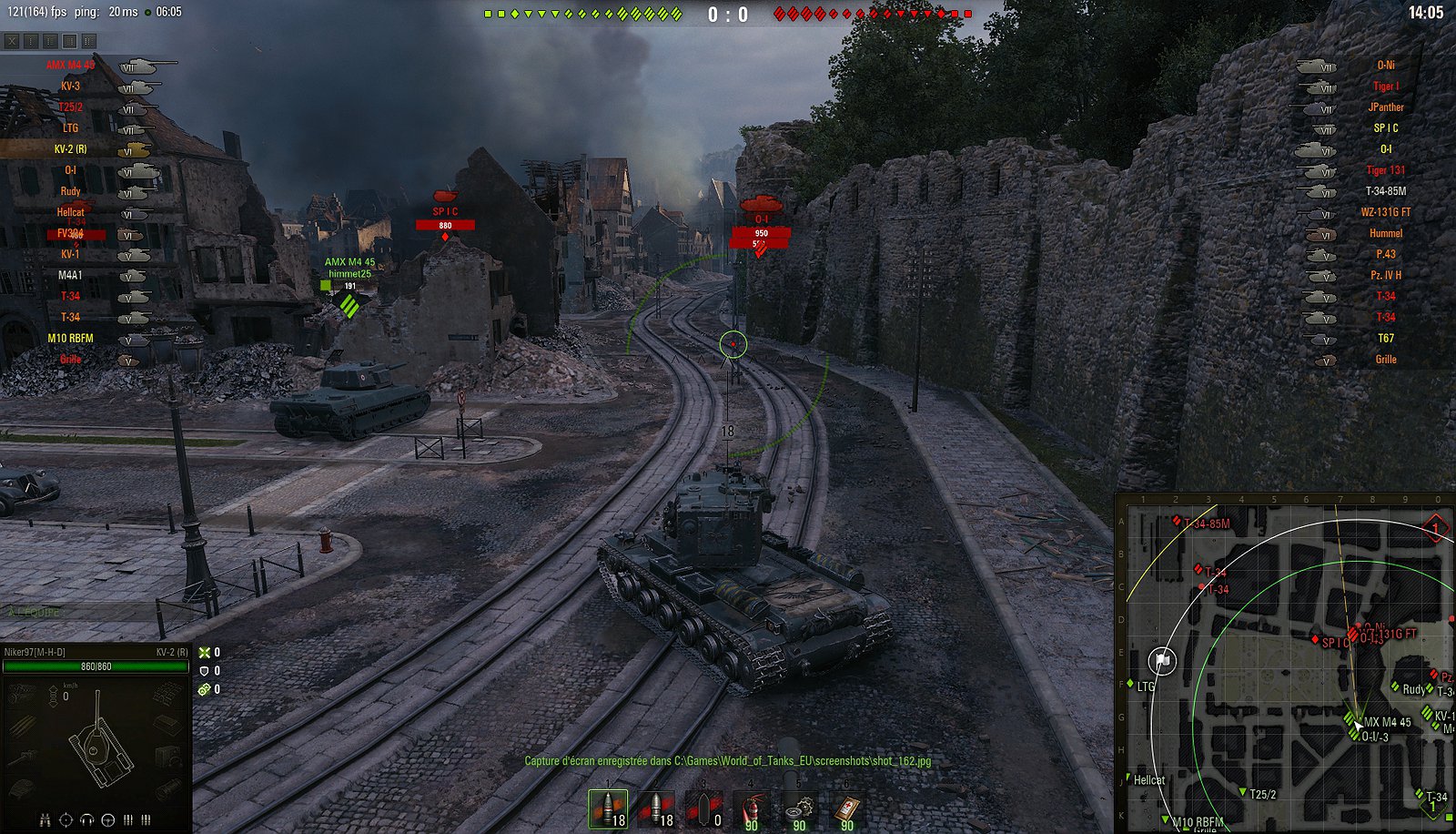Select the radio operator headphones icon

click(x=87, y=820)
